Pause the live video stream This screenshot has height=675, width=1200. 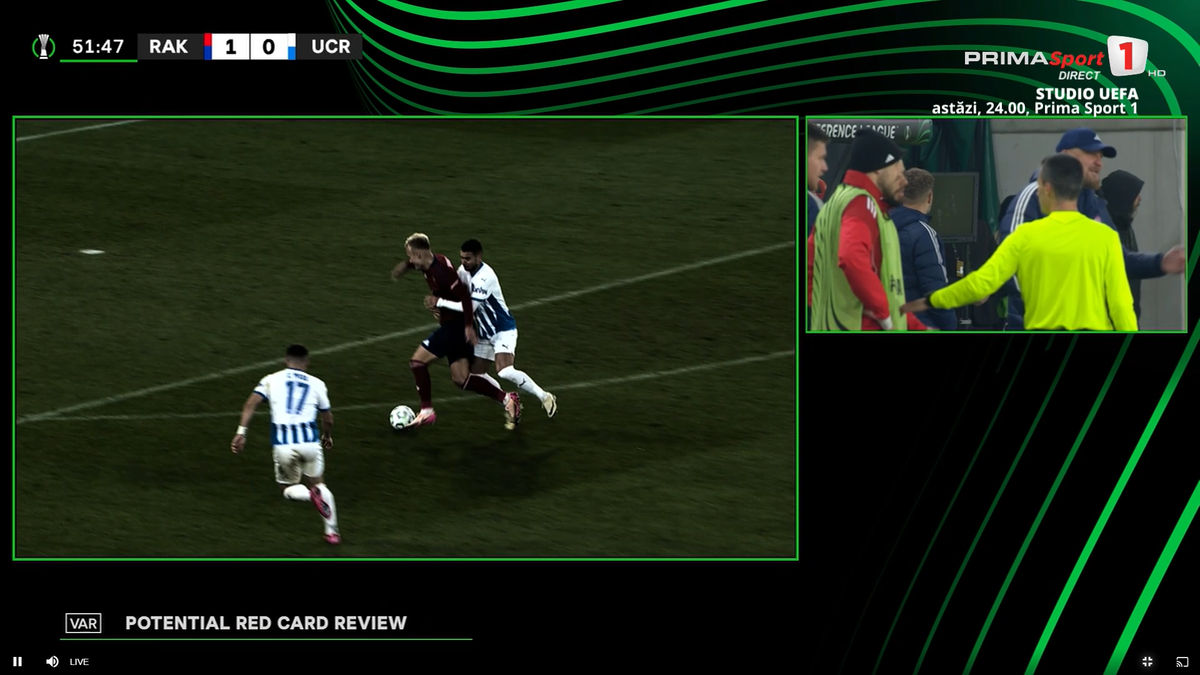pyautogui.click(x=17, y=661)
